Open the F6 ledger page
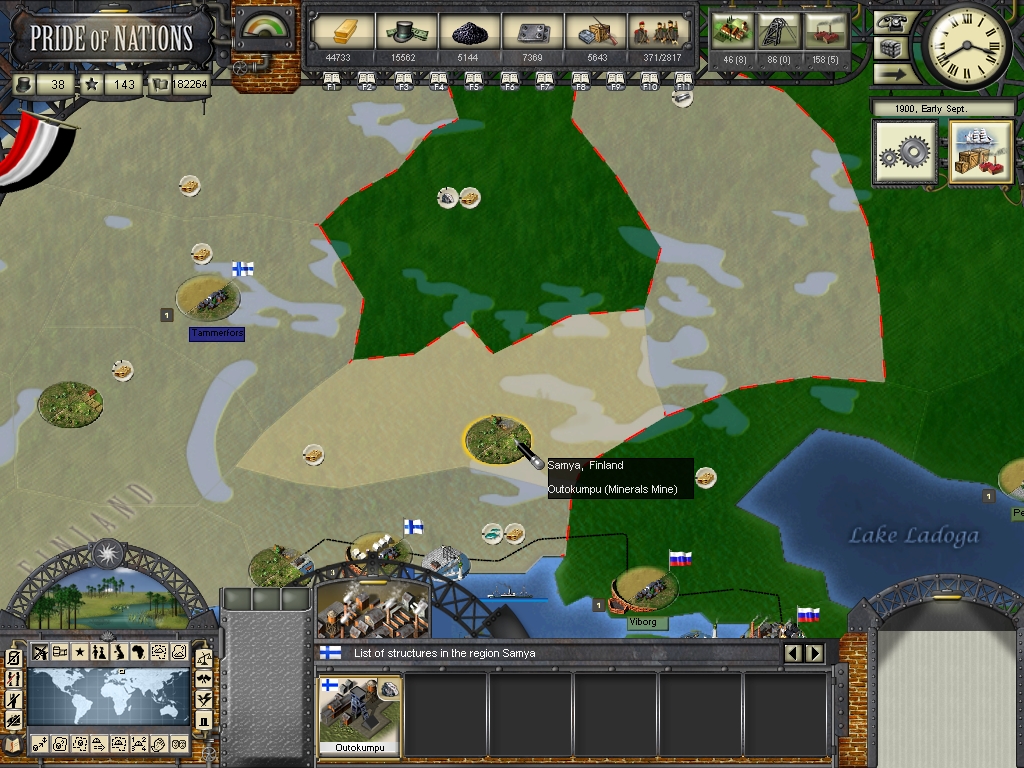Image resolution: width=1024 pixels, height=768 pixels. click(509, 82)
